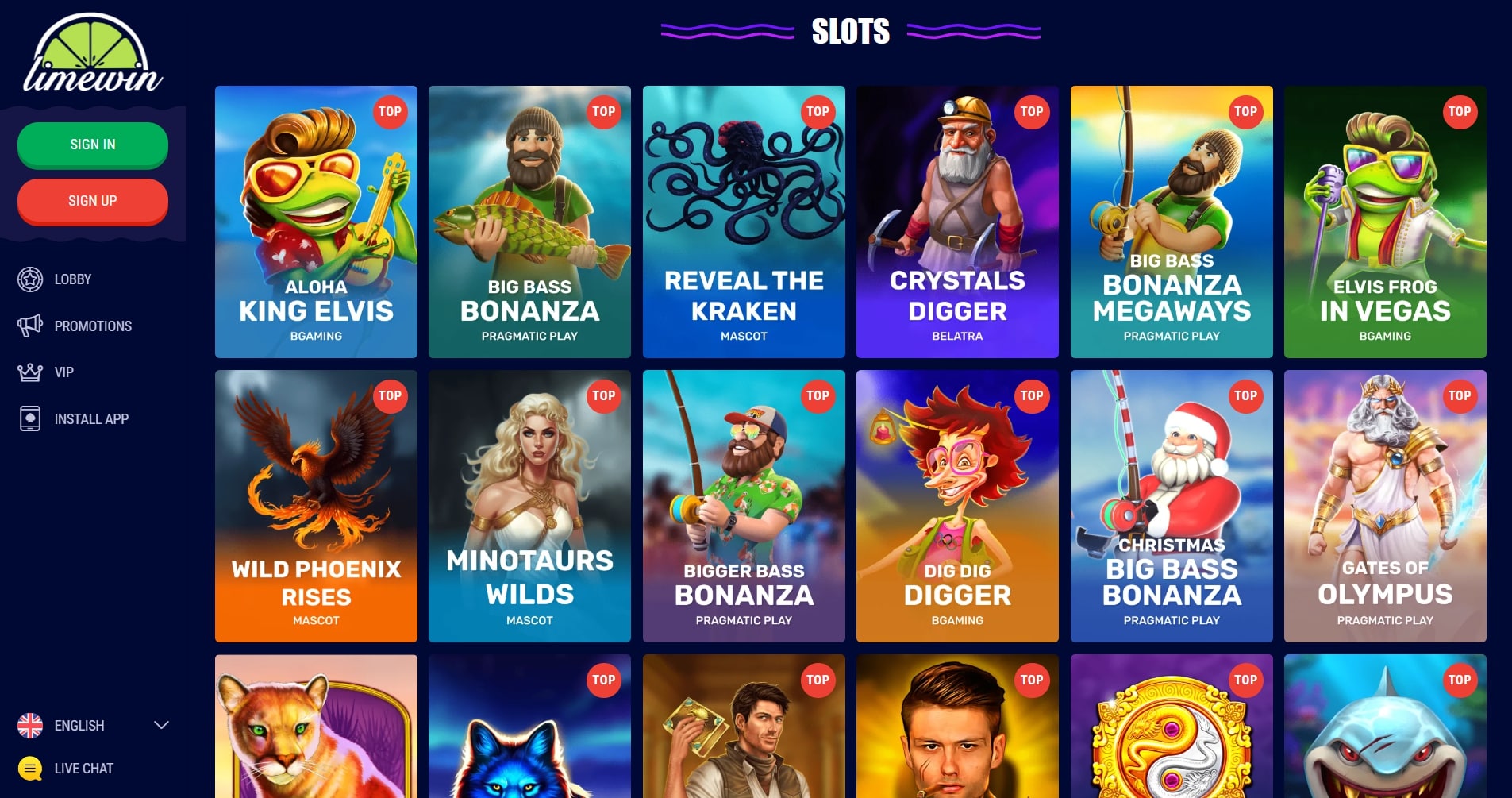The image size is (1512, 798).
Task: Open the Gates of Olympus slot
Action: click(x=1385, y=506)
